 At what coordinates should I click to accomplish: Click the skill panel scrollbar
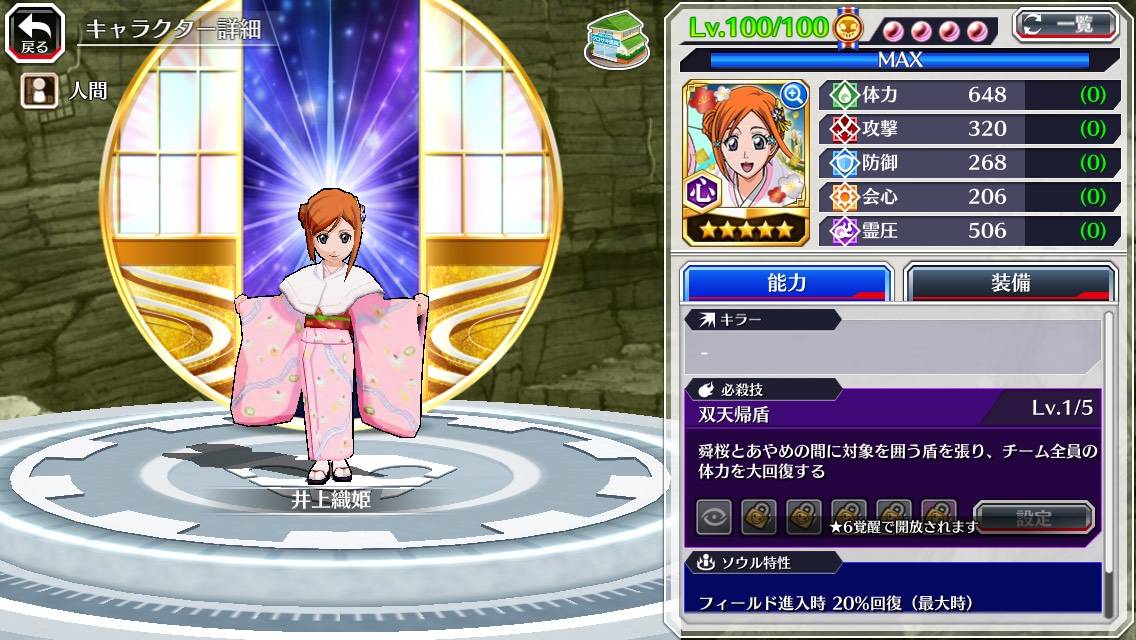point(1108,460)
